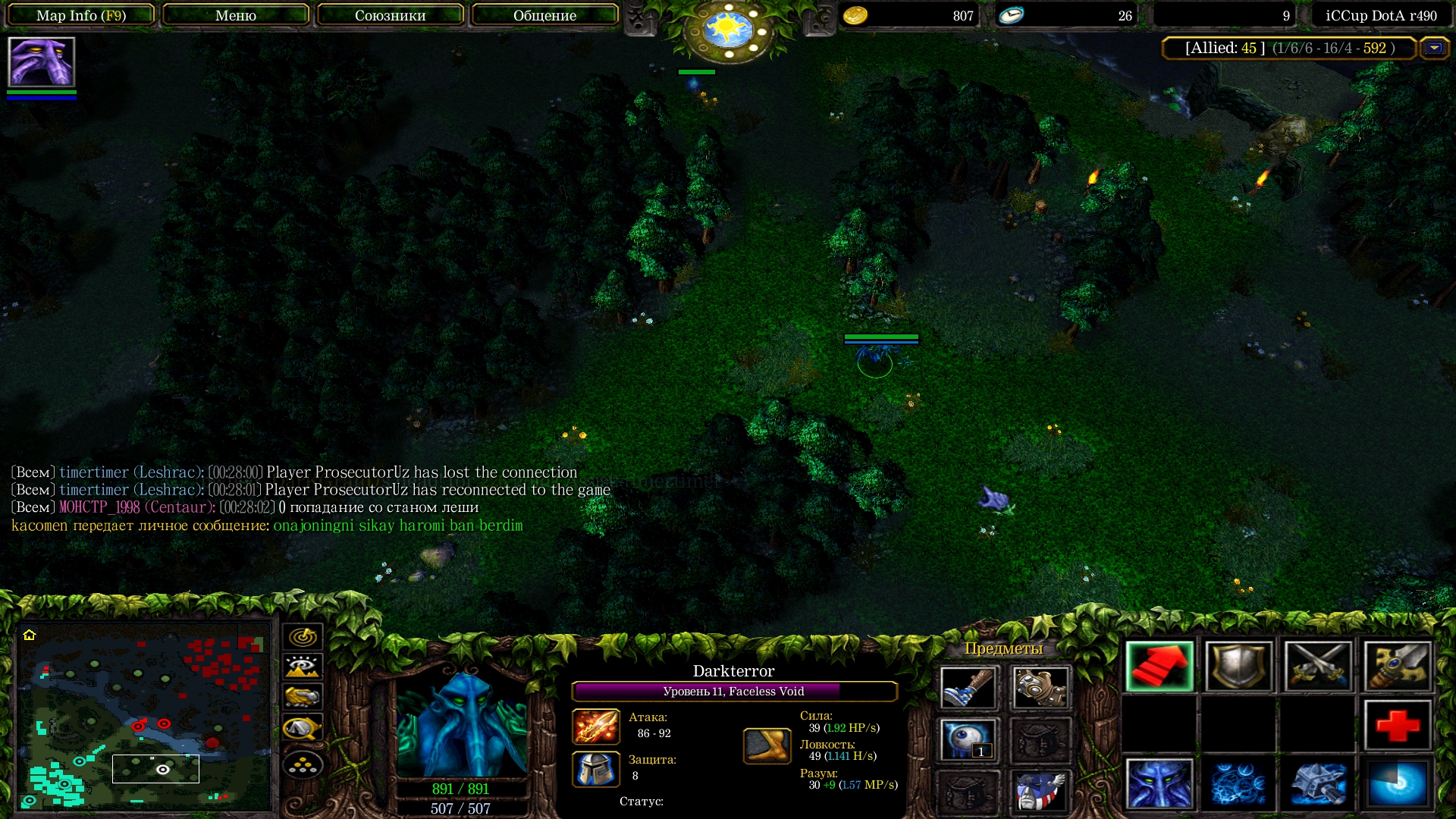The height and width of the screenshot is (819, 1456).
Task: Click on the minimap
Action: coord(144,715)
